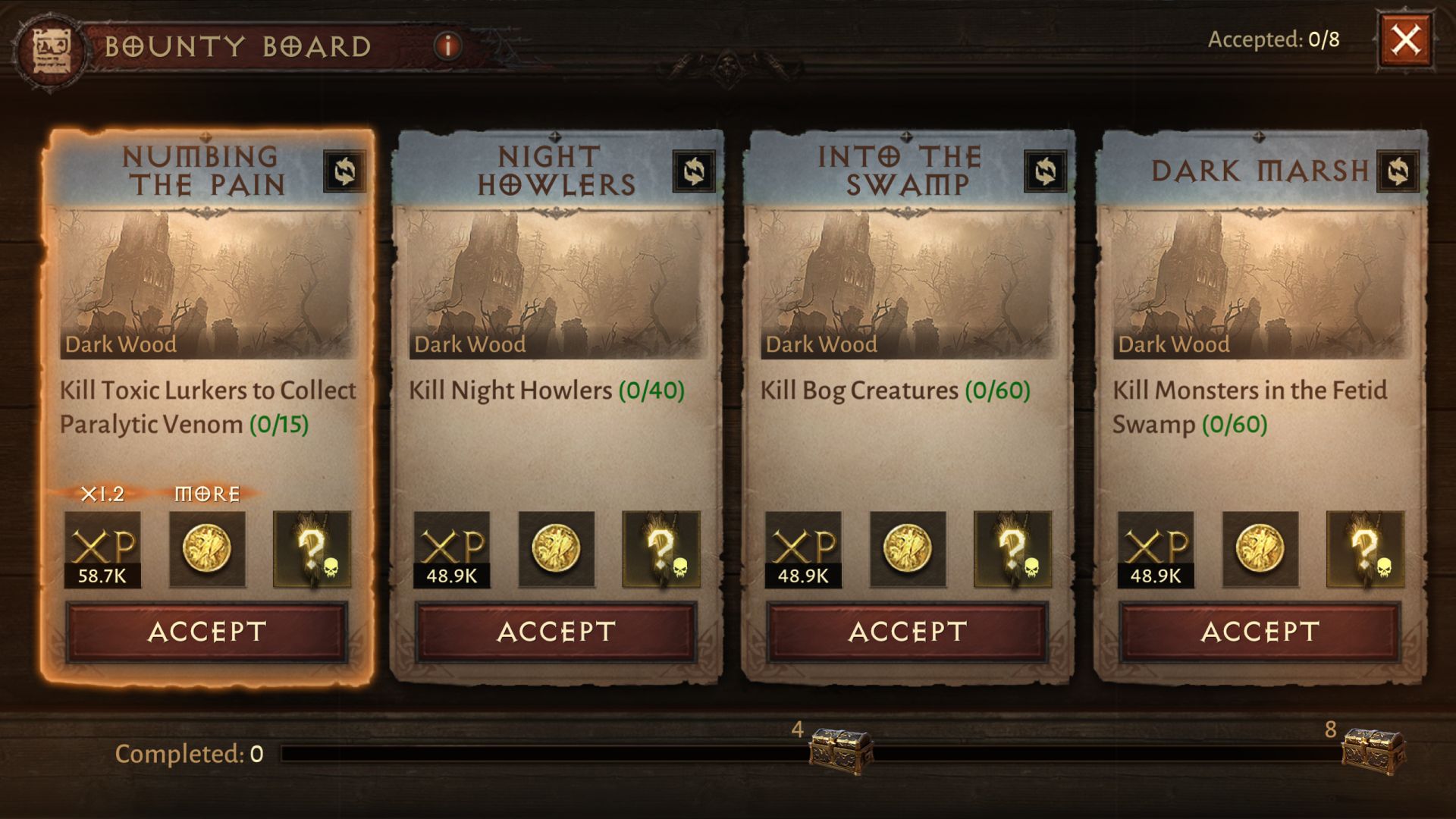Viewport: 1456px width, 819px height.
Task: Replace the Dark Marsh bounty
Action: pos(1398,171)
